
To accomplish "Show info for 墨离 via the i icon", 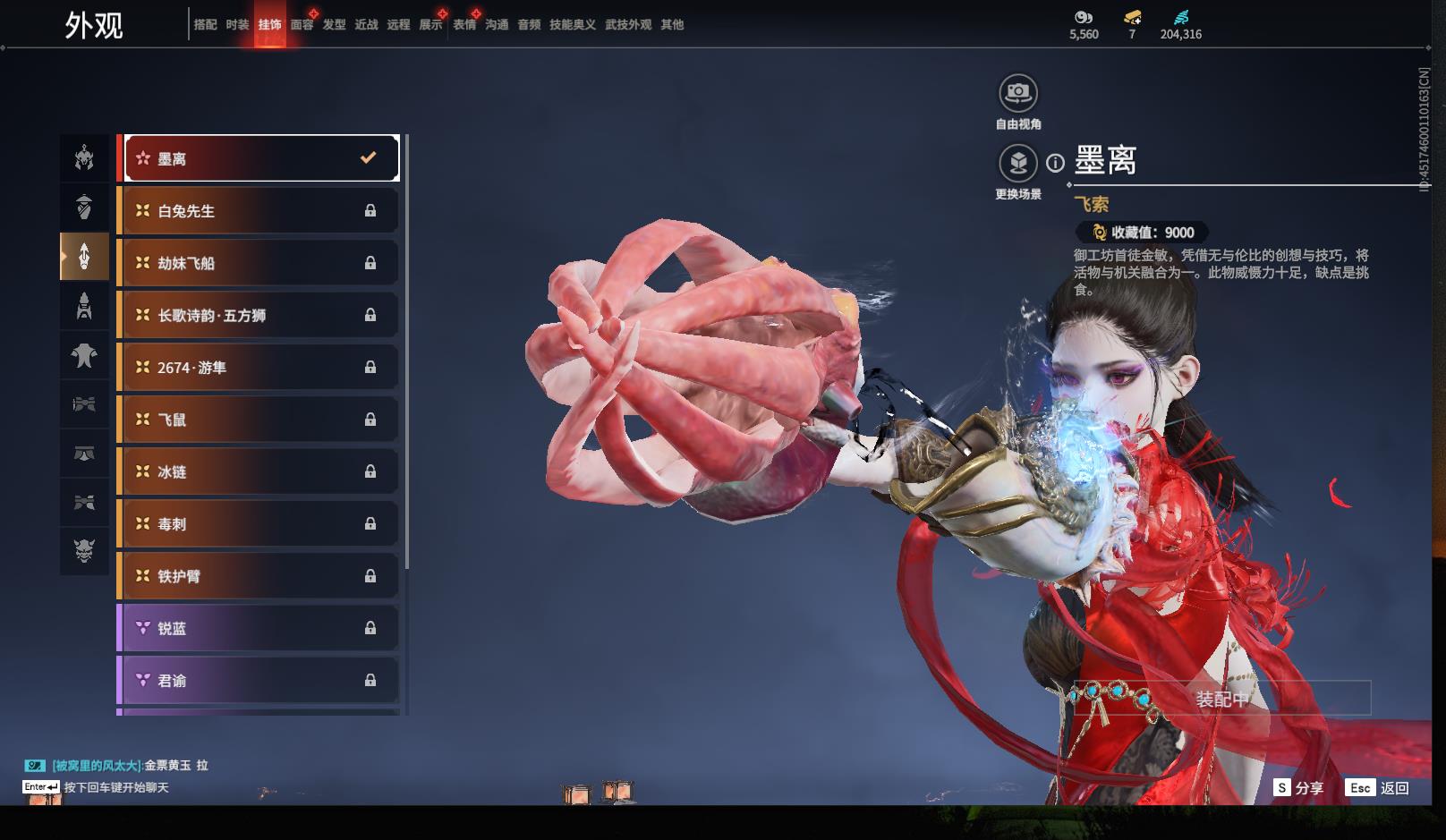I will point(1056,163).
